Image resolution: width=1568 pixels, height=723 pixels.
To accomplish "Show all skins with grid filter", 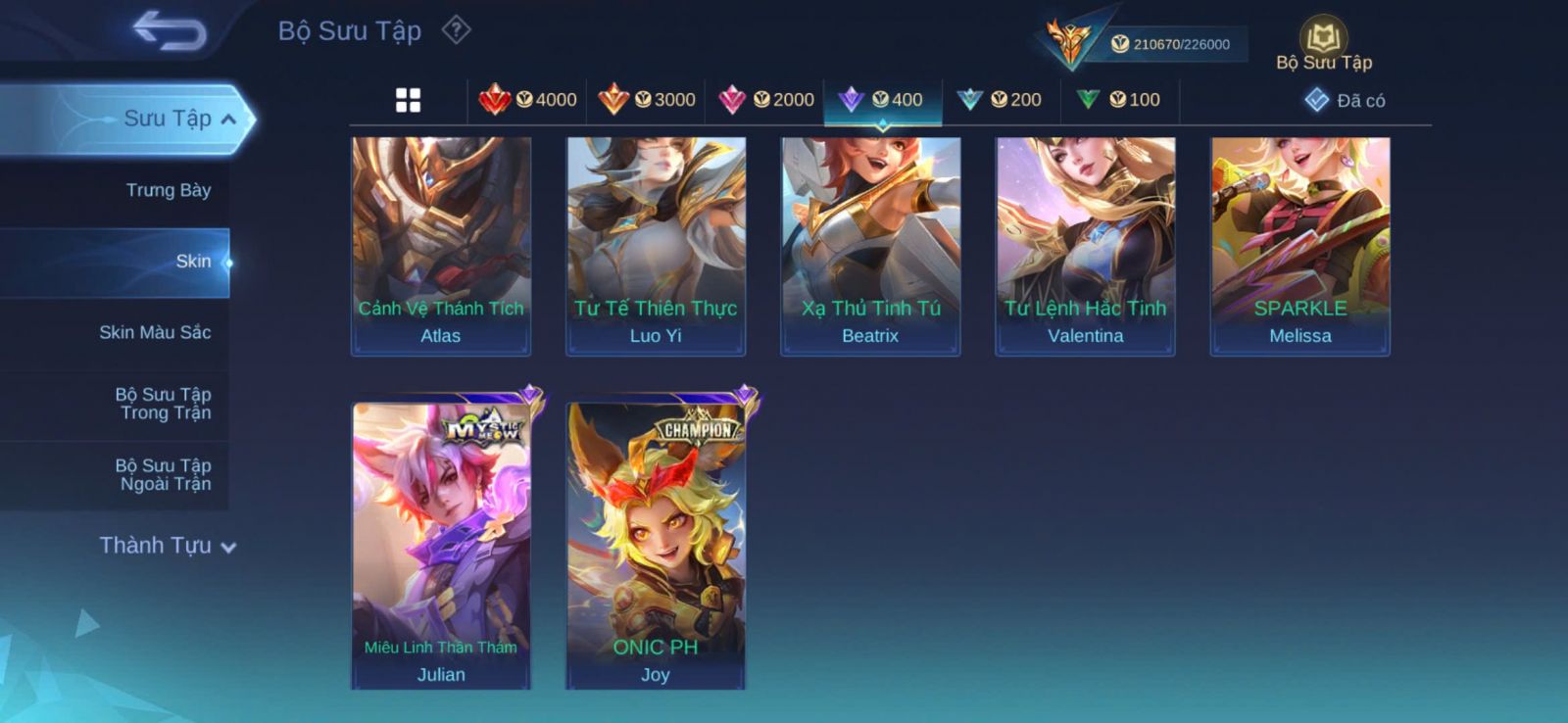I will point(408,100).
